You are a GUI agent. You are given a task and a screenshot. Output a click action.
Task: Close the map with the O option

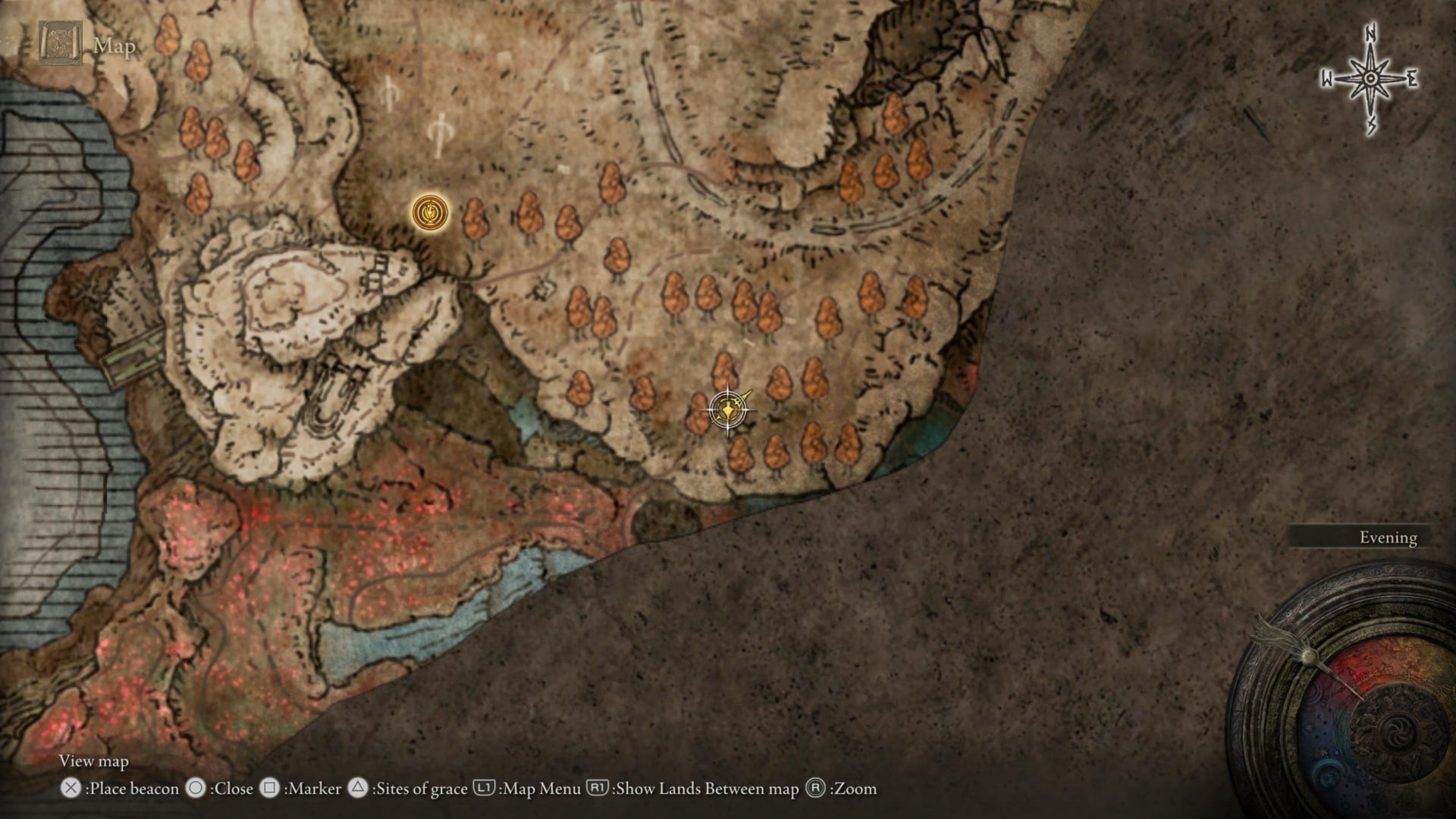(x=196, y=789)
